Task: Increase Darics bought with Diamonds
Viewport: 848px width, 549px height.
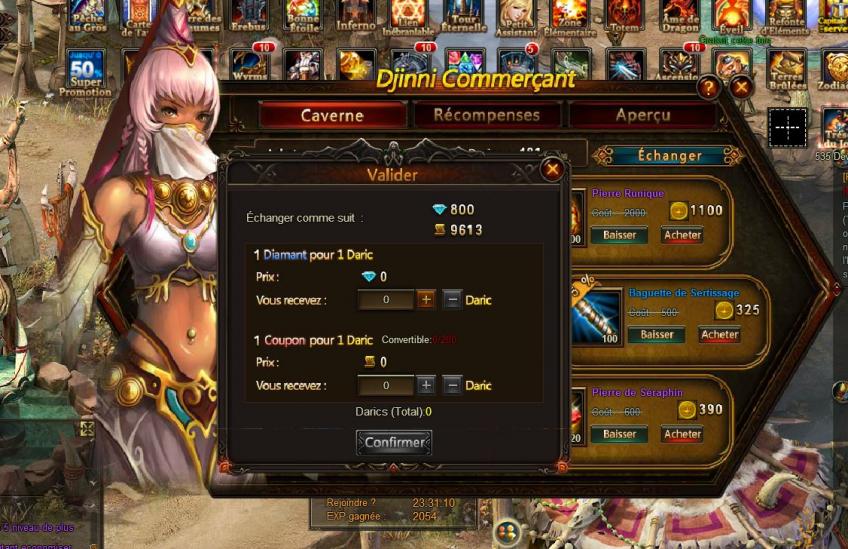Action: point(426,300)
